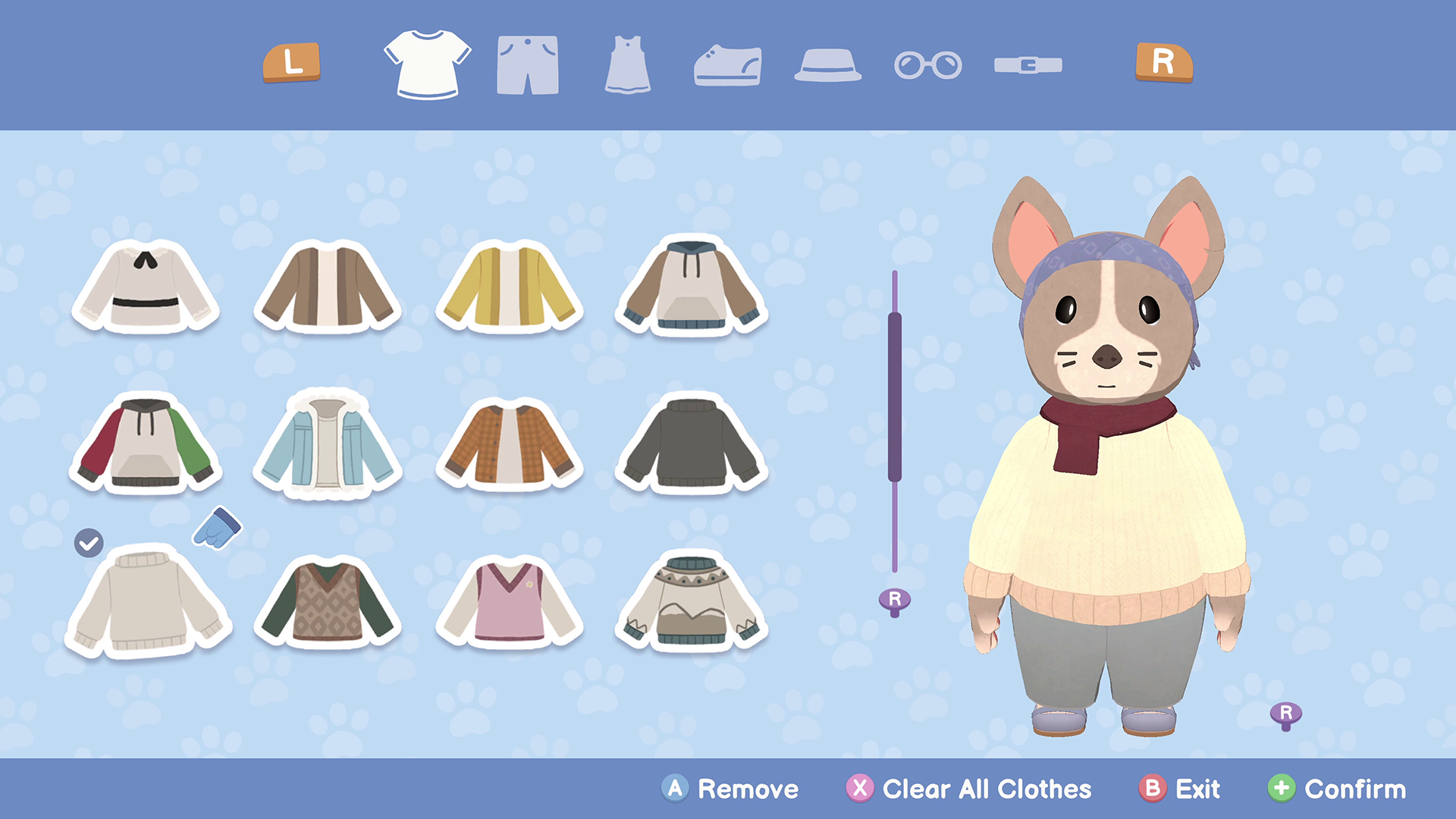Switch to the shirts and tops tab
This screenshot has height=819, width=1456.
(x=427, y=64)
